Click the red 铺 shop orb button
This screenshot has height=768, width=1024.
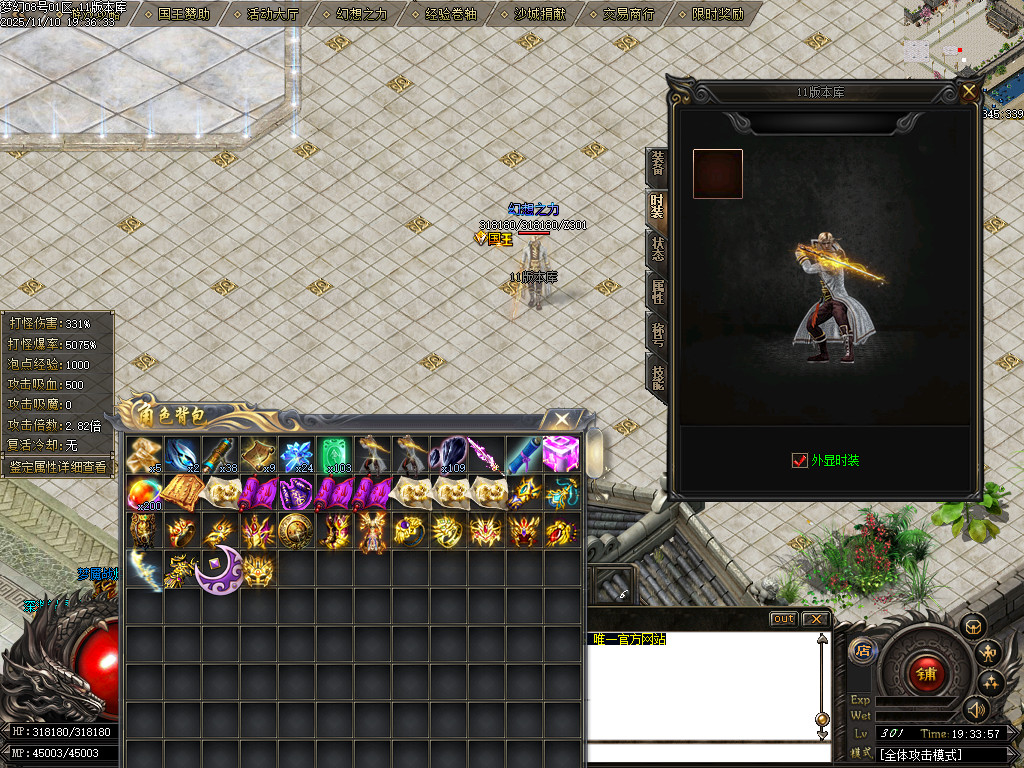coord(925,672)
